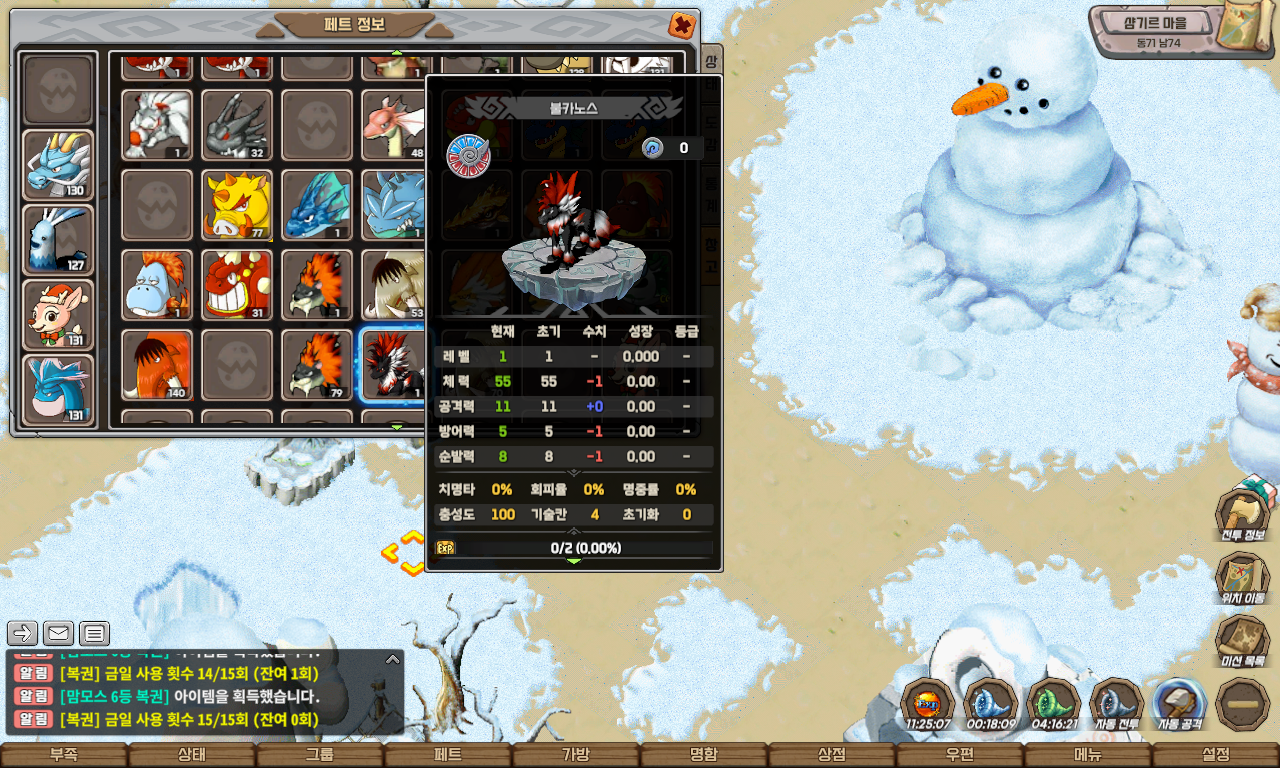The image size is (1280, 768).
Task: Show the 미션 목록 scroll
Action: 1242,641
